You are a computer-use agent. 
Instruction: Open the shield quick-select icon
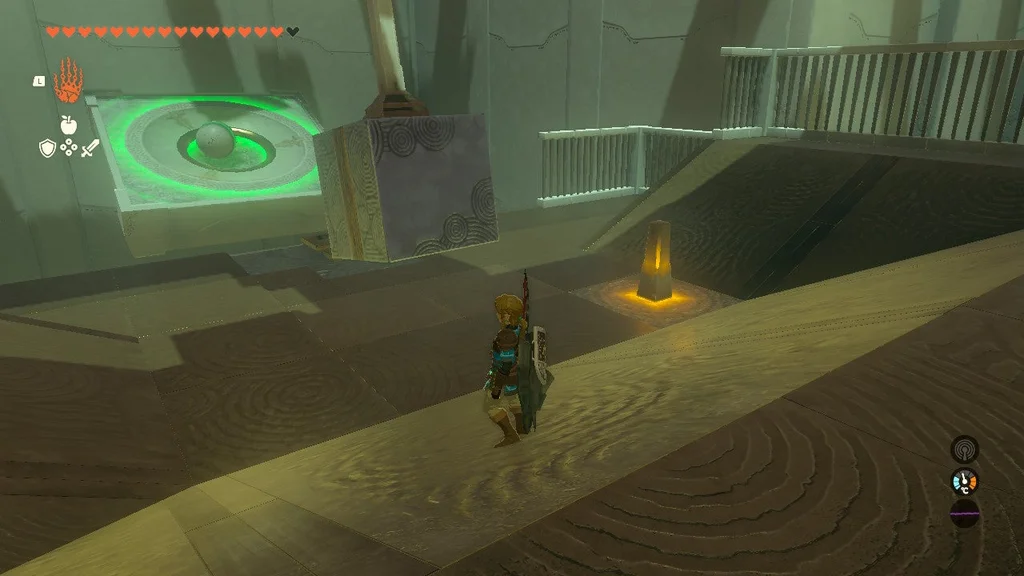(46, 148)
